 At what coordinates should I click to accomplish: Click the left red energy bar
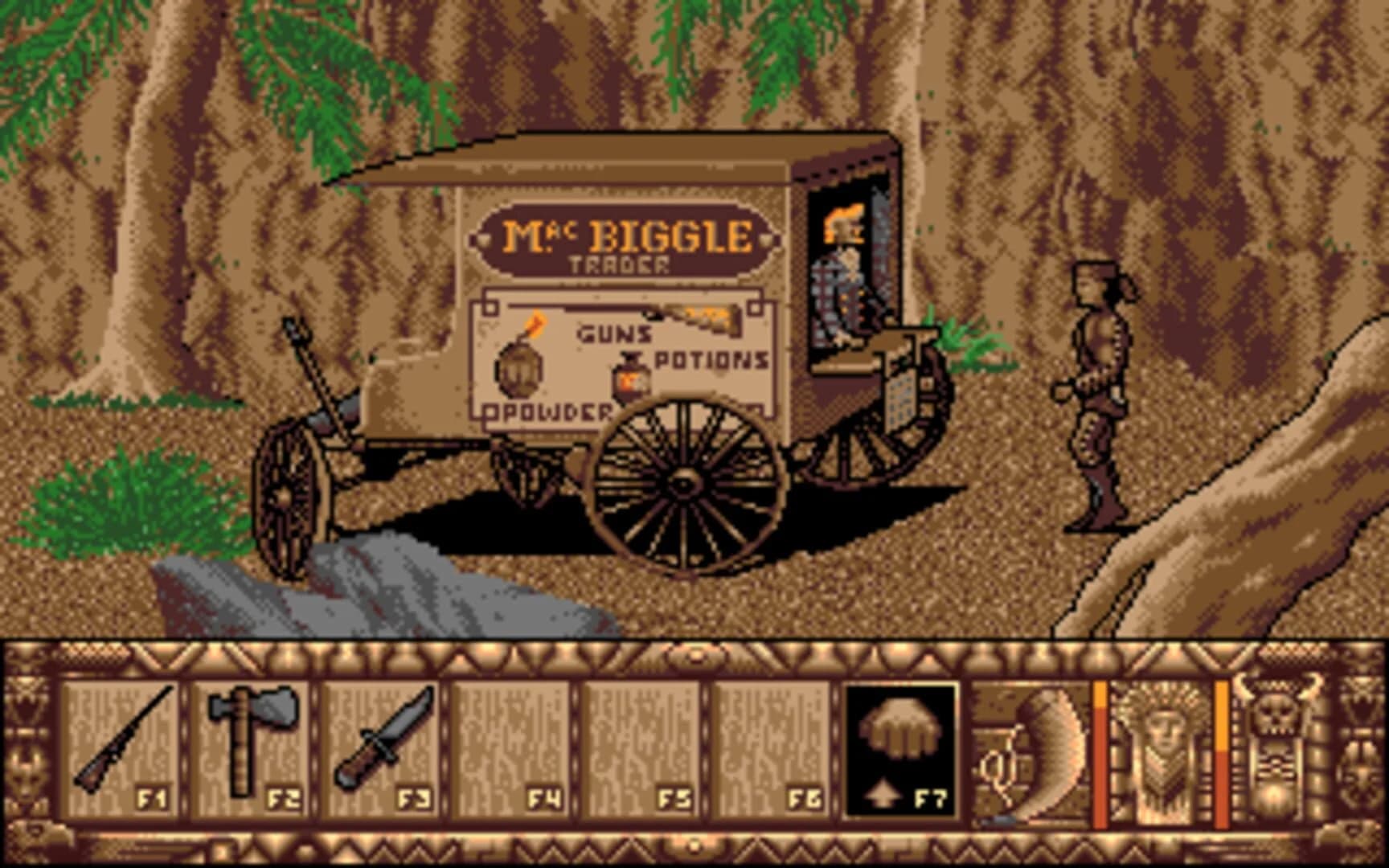1100,747
